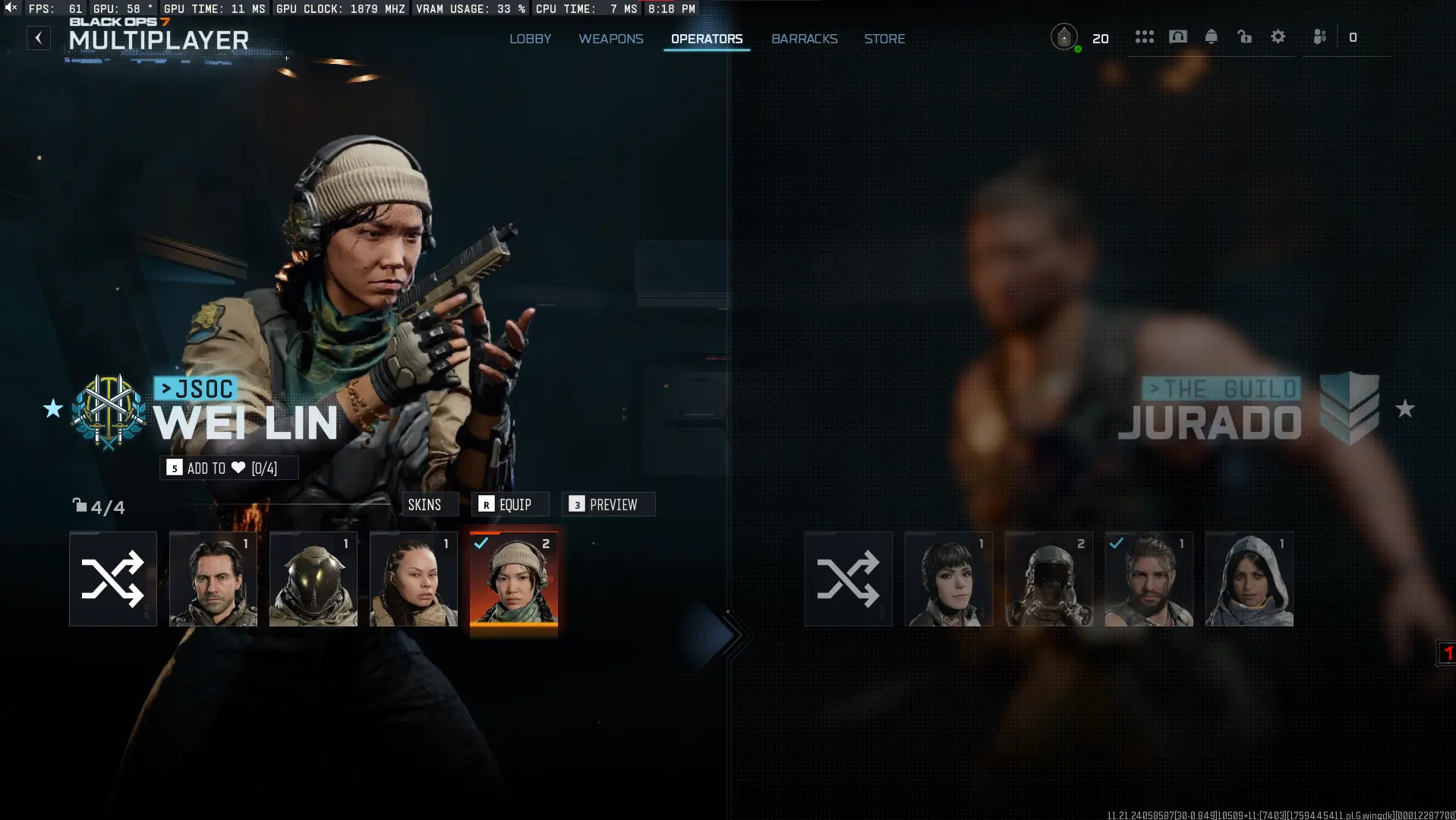Image resolution: width=1456 pixels, height=820 pixels.
Task: Toggle the checkmark on Wei Lin's equipped skin
Action: click(x=481, y=543)
